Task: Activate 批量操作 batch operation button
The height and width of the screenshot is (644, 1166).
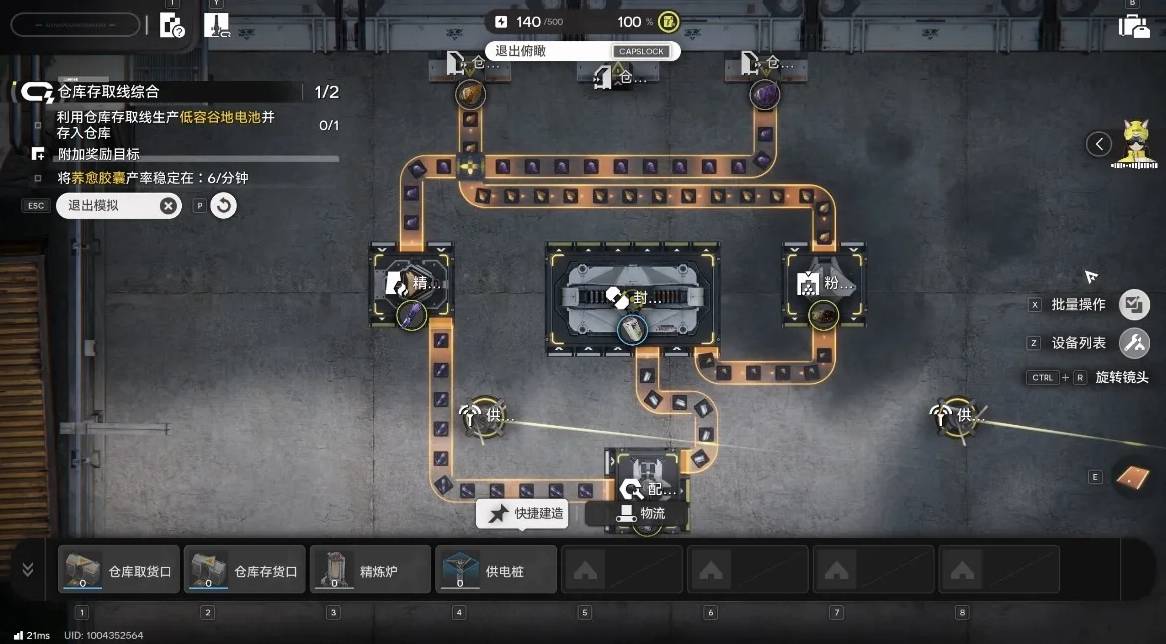Action: coord(1133,304)
